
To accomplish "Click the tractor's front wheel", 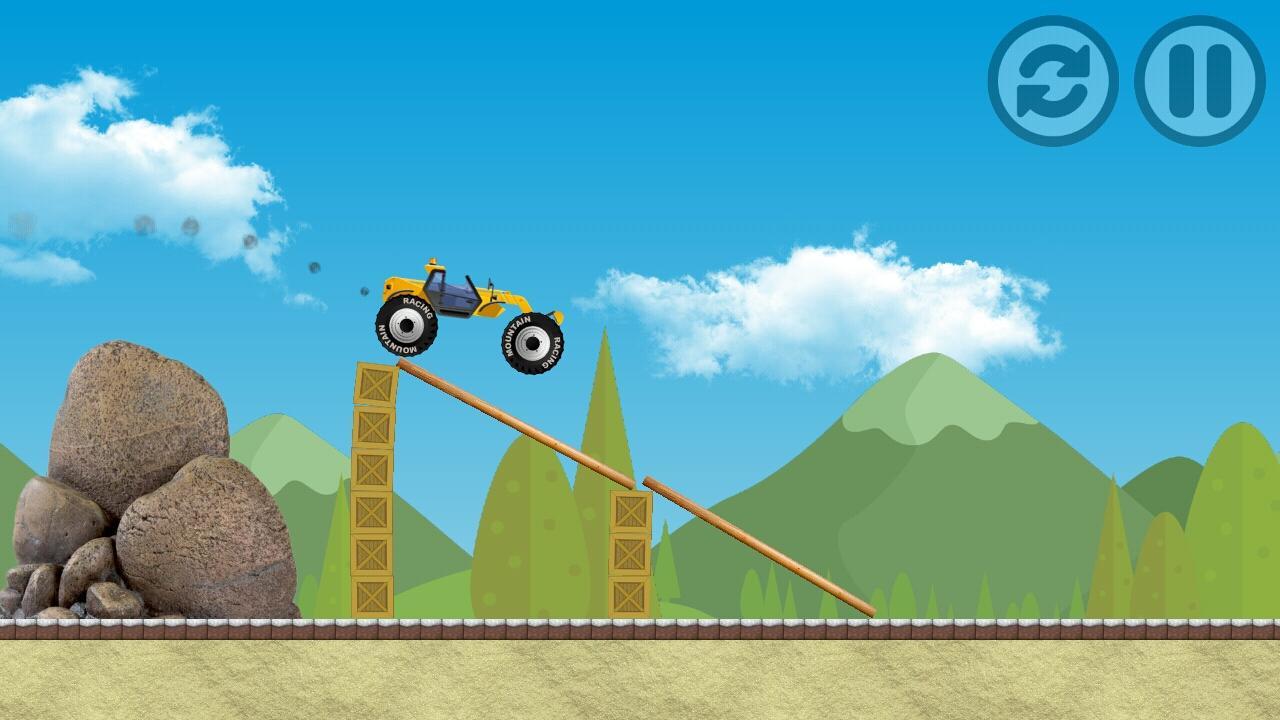I will tap(531, 340).
